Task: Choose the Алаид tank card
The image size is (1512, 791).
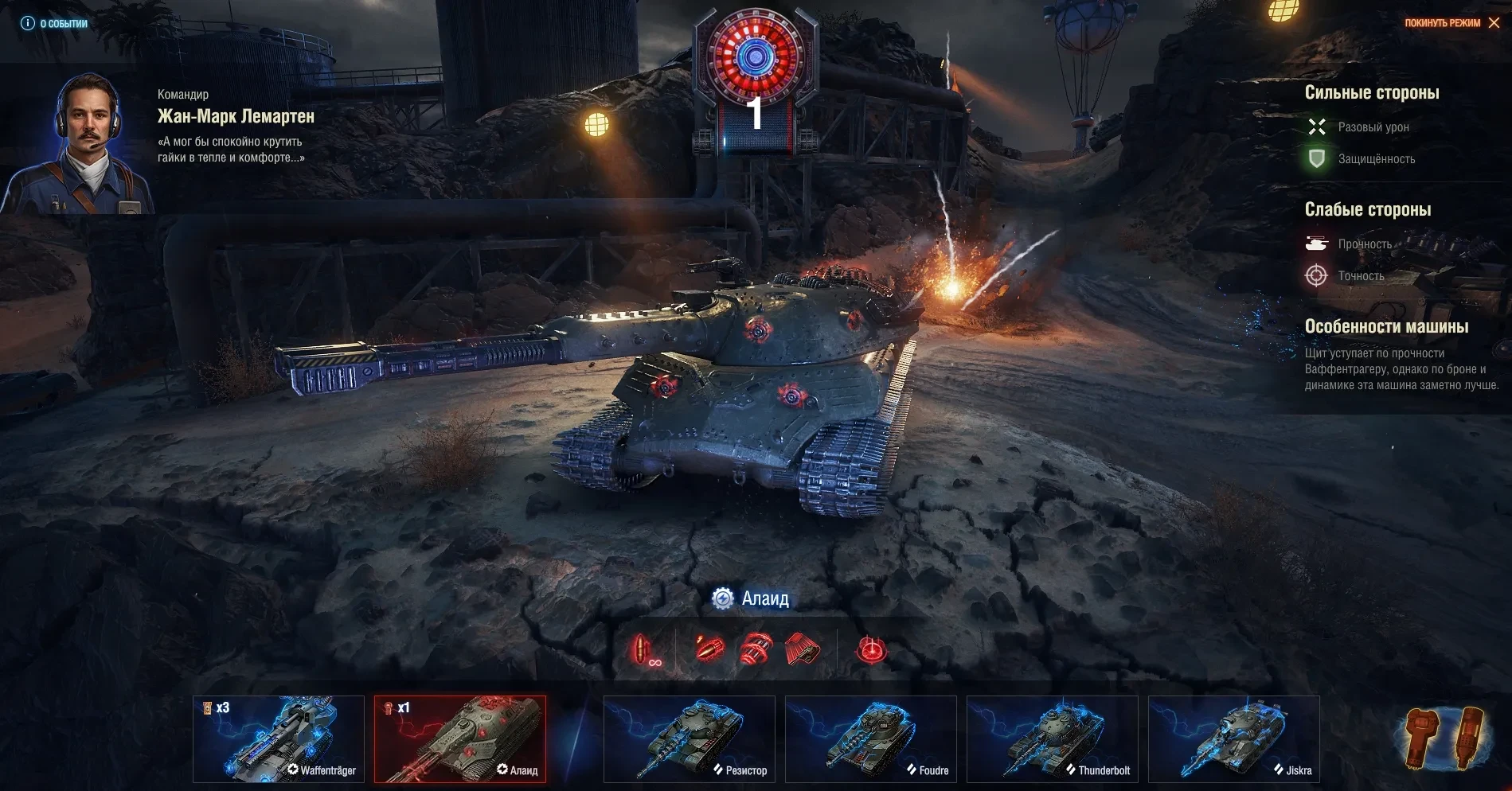Action: [460, 739]
